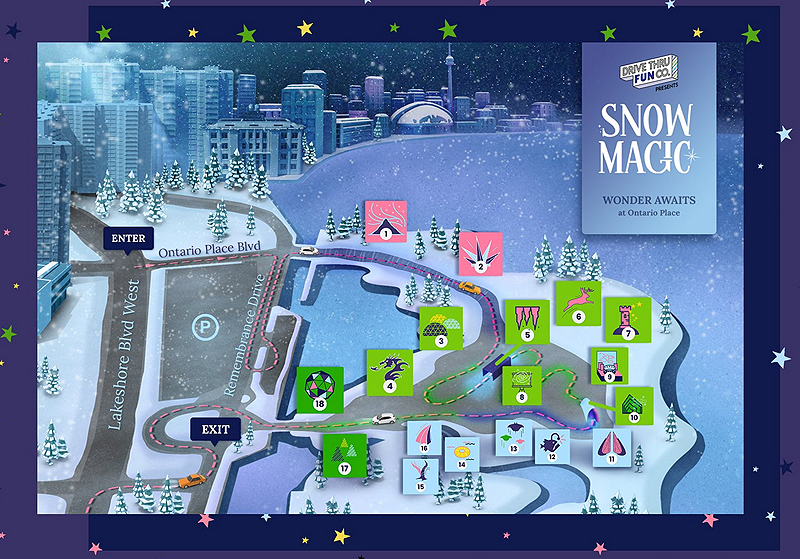800x559 pixels.
Task: Open marker 2 with the pink ice crystals
Action: click(481, 253)
